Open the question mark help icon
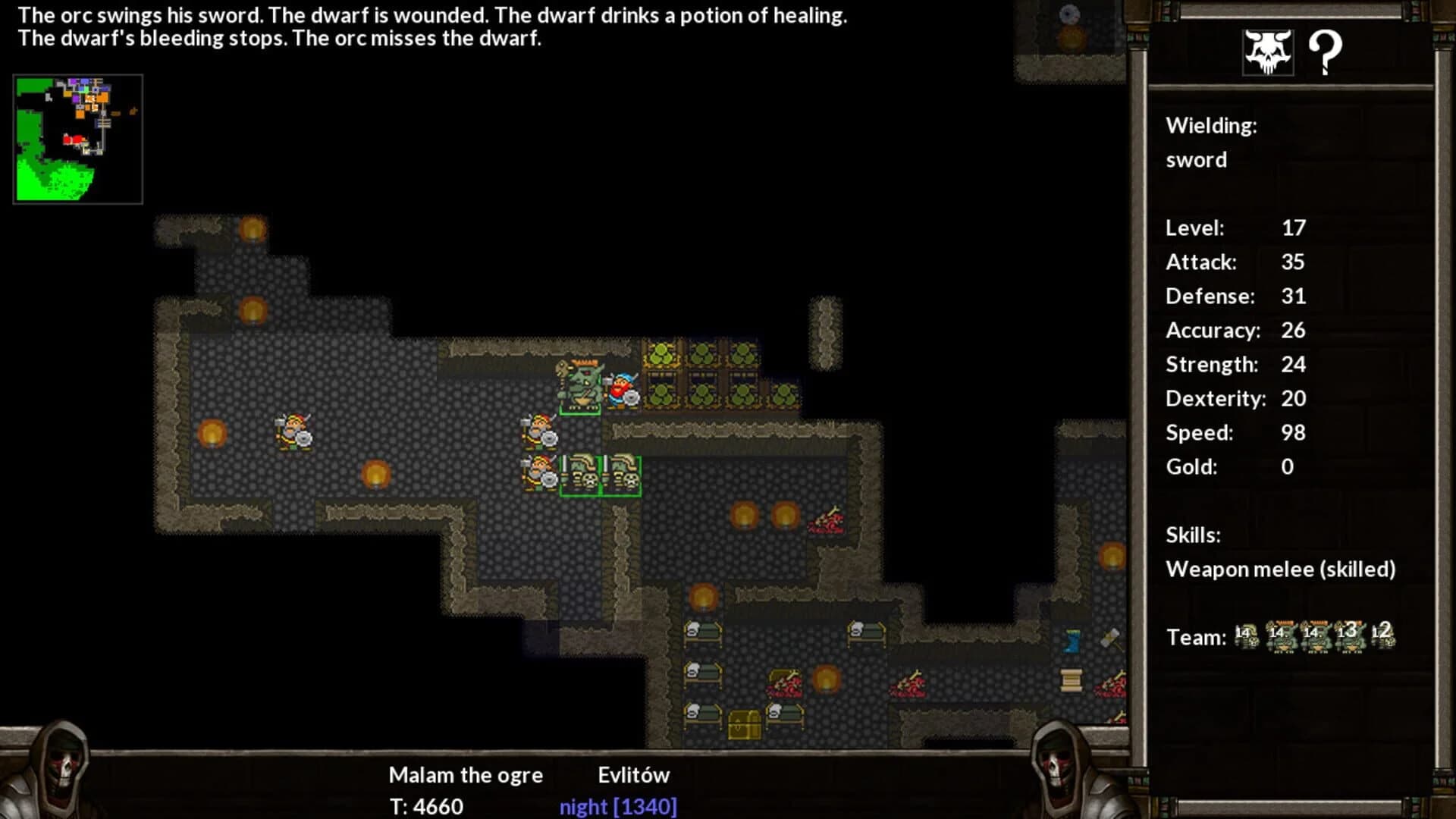The image size is (1456, 819). (1326, 52)
